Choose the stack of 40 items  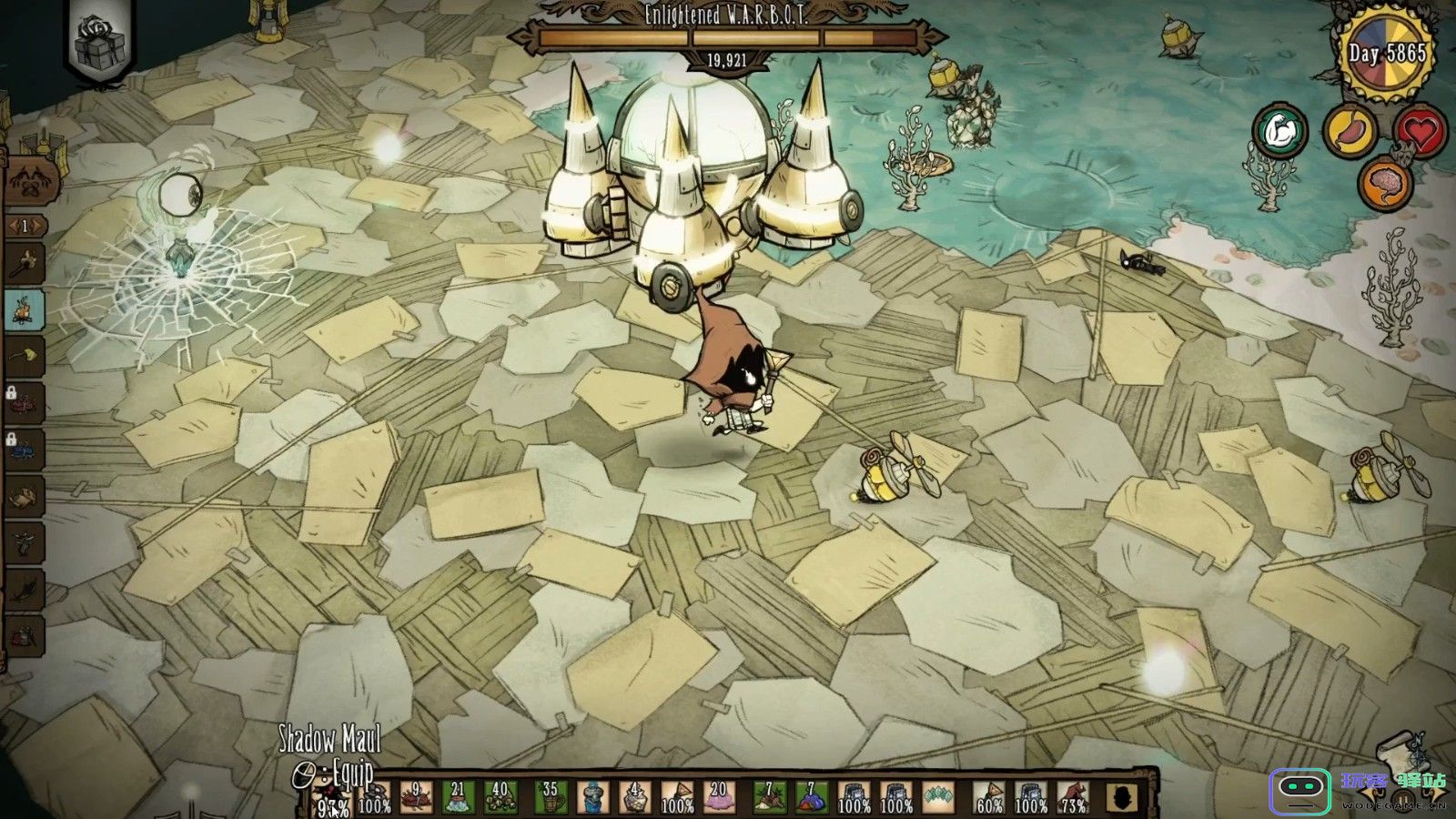tap(500, 797)
